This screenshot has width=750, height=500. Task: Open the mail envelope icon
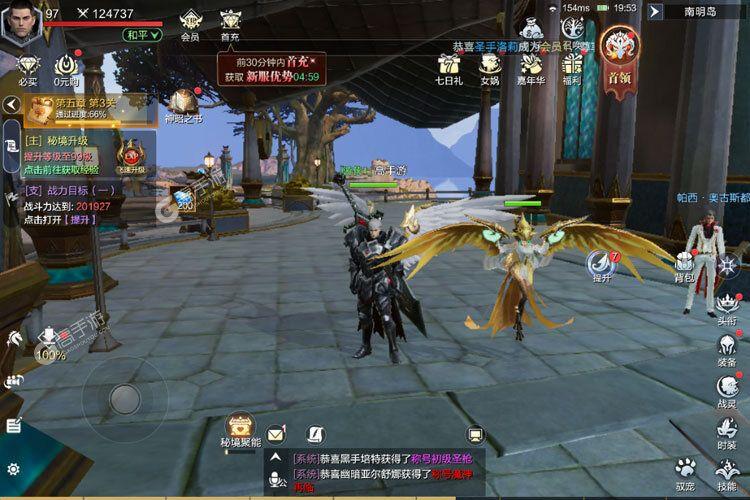(276, 434)
